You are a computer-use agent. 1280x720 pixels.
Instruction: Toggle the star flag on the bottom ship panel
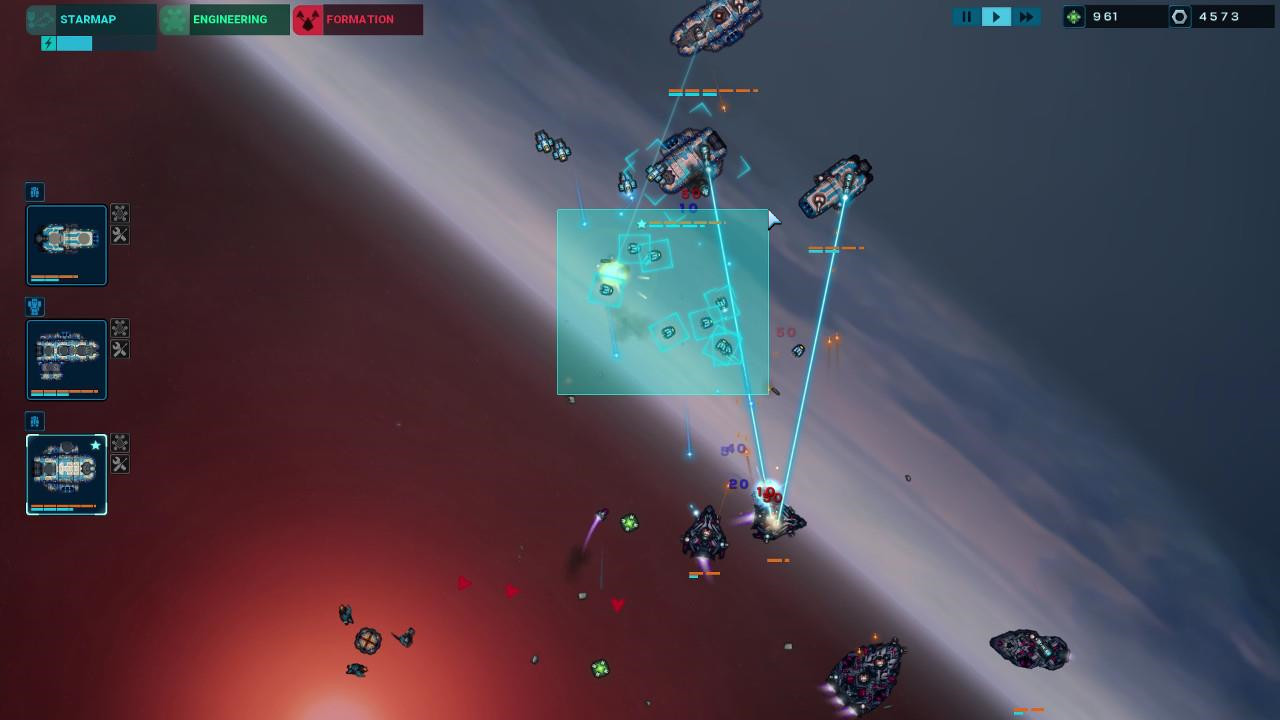point(97,445)
